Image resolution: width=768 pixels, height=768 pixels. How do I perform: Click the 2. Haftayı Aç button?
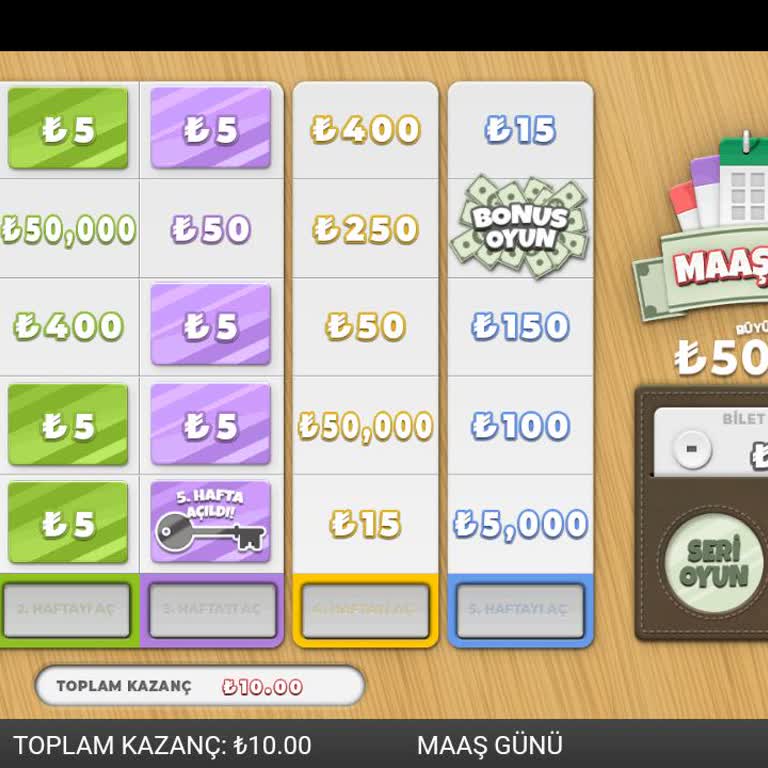click(67, 609)
